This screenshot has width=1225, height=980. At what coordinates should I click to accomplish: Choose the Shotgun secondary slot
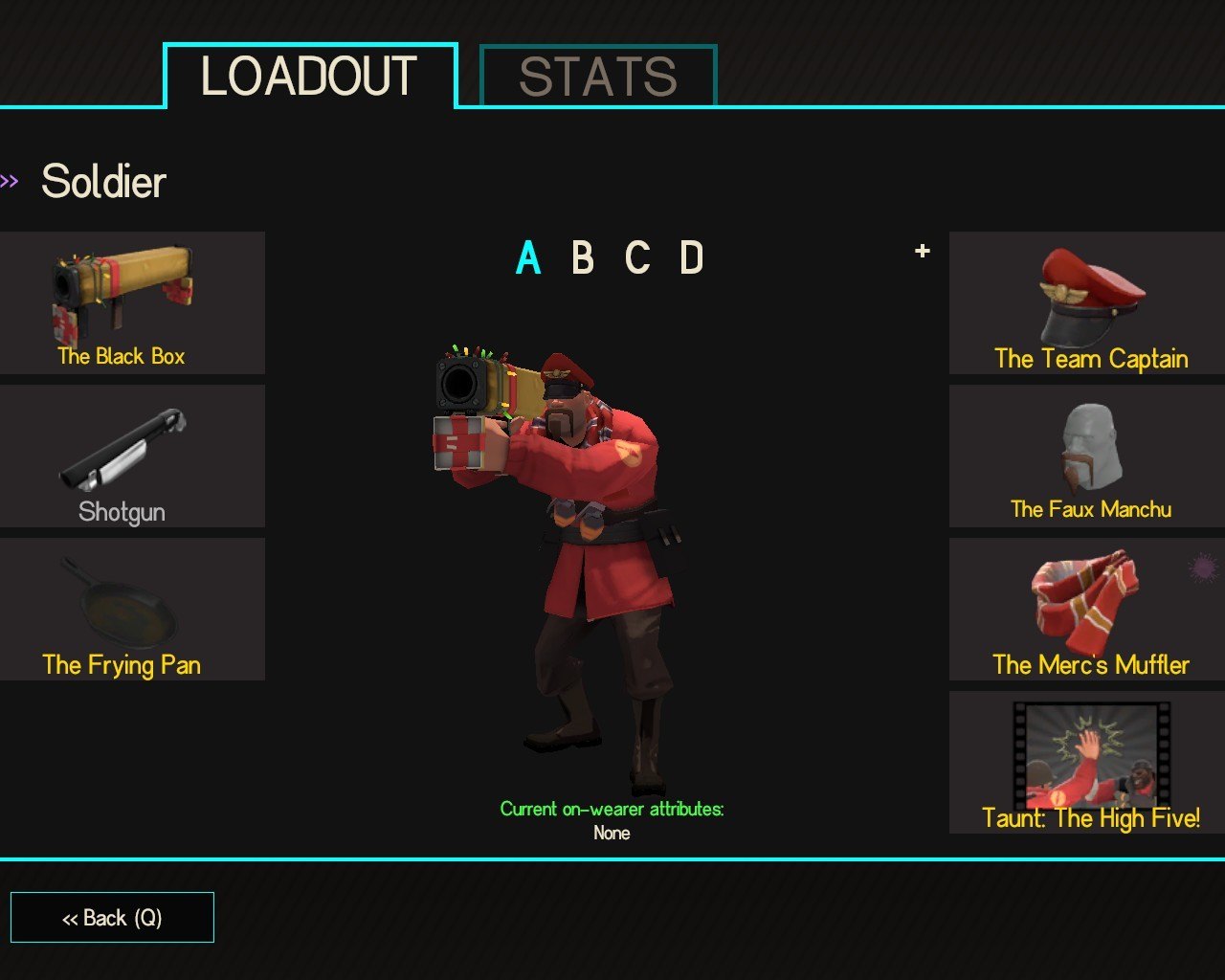131,457
